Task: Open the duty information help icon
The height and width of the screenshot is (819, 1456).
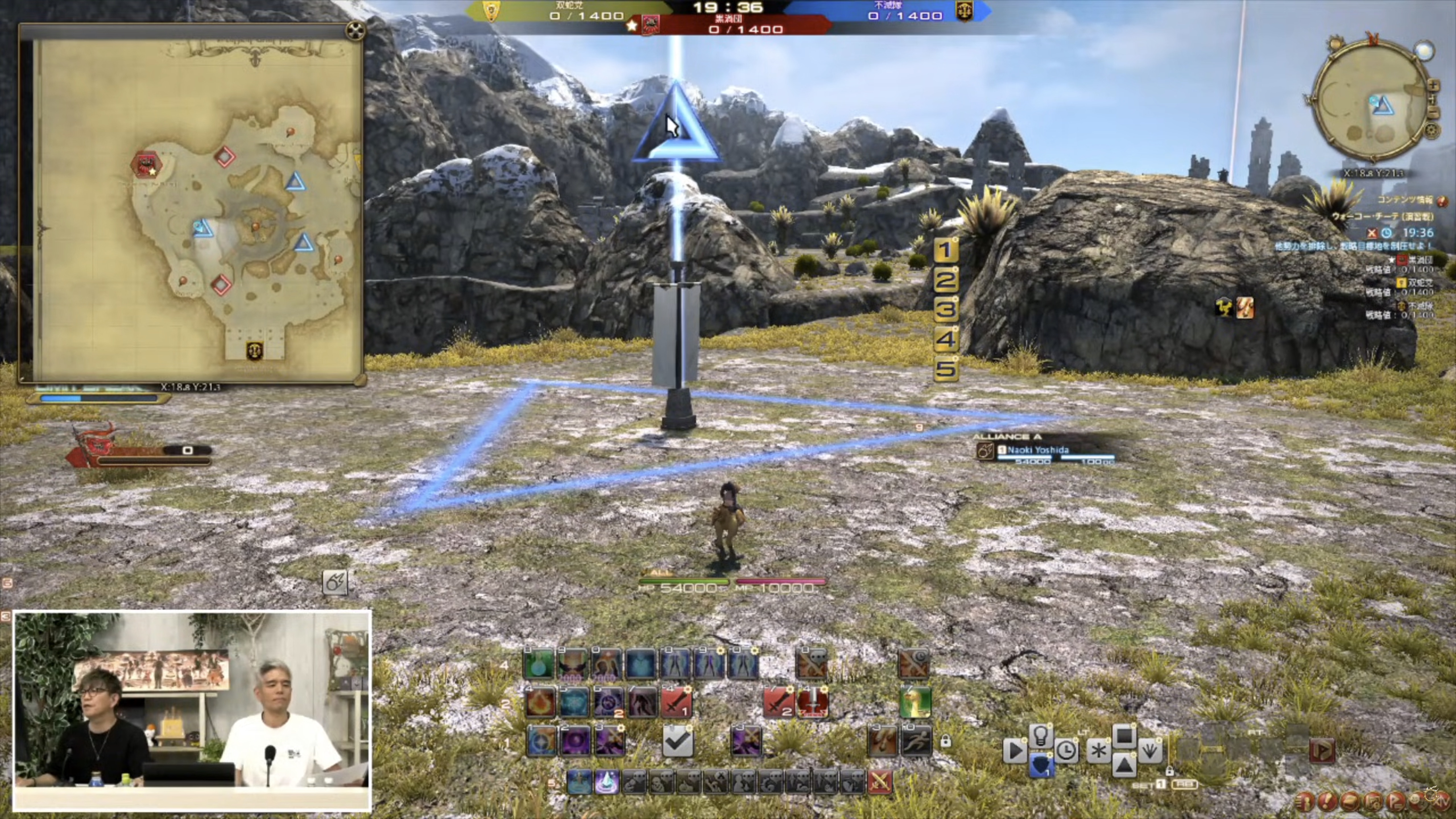Action: pos(1442,201)
